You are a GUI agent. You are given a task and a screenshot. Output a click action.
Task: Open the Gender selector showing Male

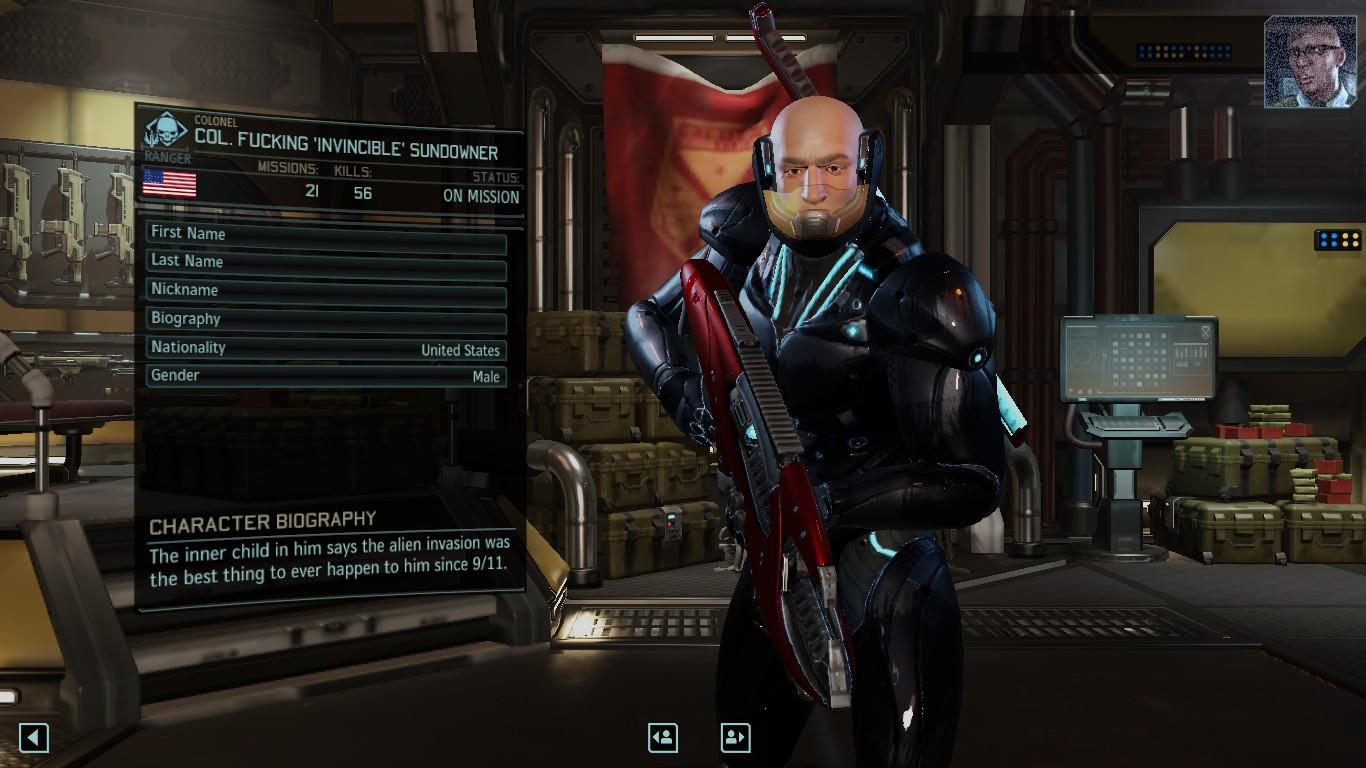pos(325,375)
